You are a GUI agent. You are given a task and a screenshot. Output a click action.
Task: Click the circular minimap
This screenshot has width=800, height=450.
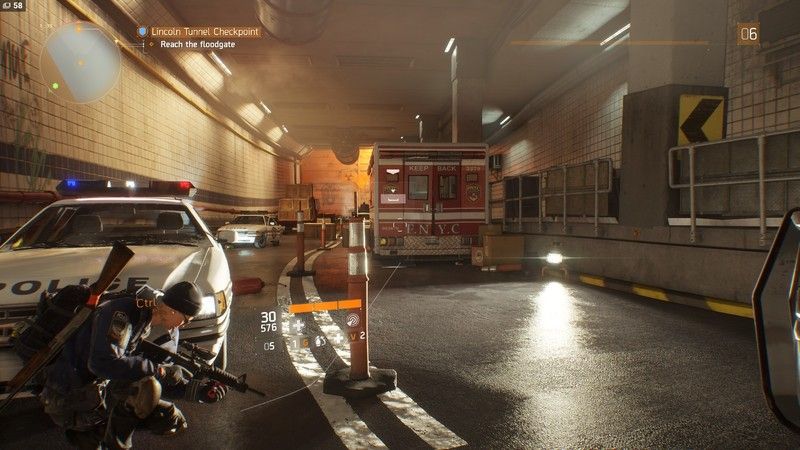point(81,62)
